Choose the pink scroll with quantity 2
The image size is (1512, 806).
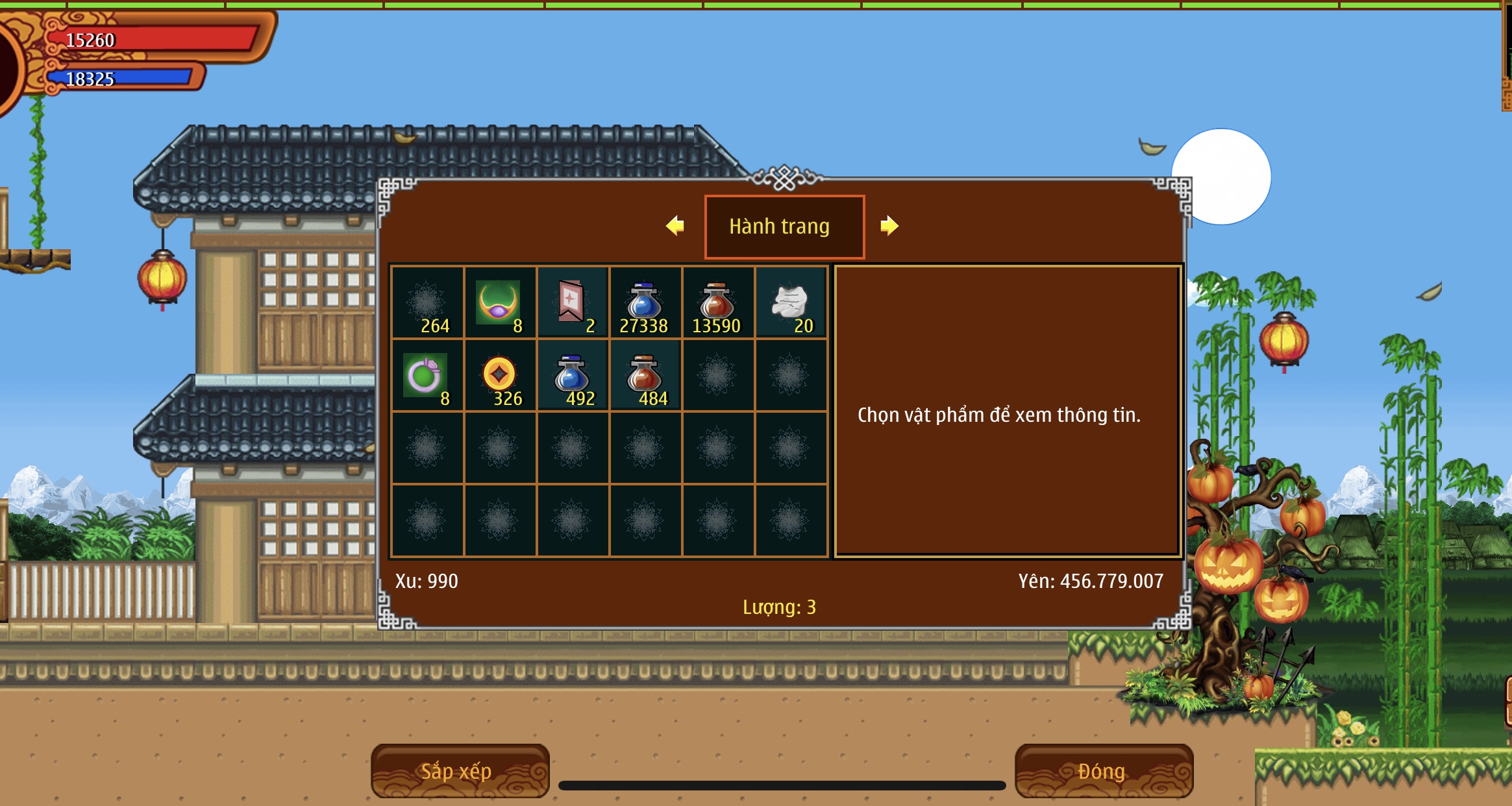click(x=572, y=303)
